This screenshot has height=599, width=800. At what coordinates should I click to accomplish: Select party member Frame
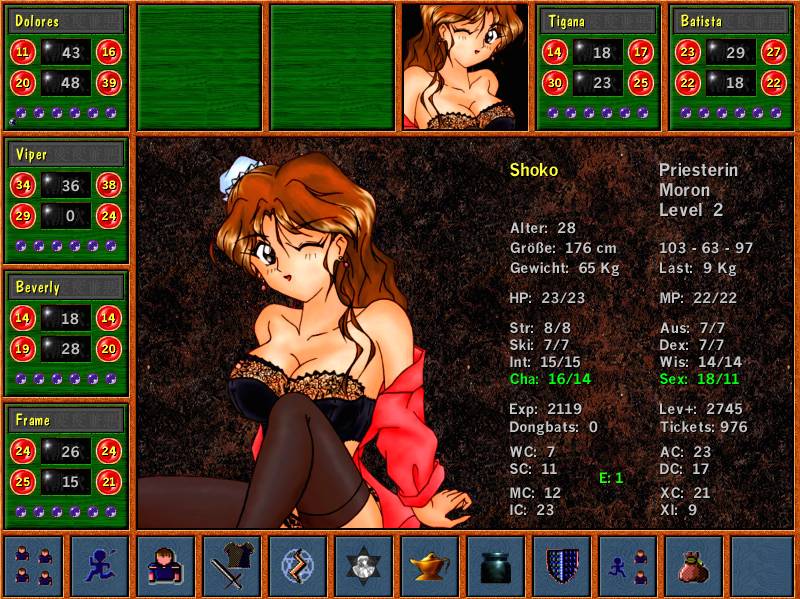tap(66, 420)
